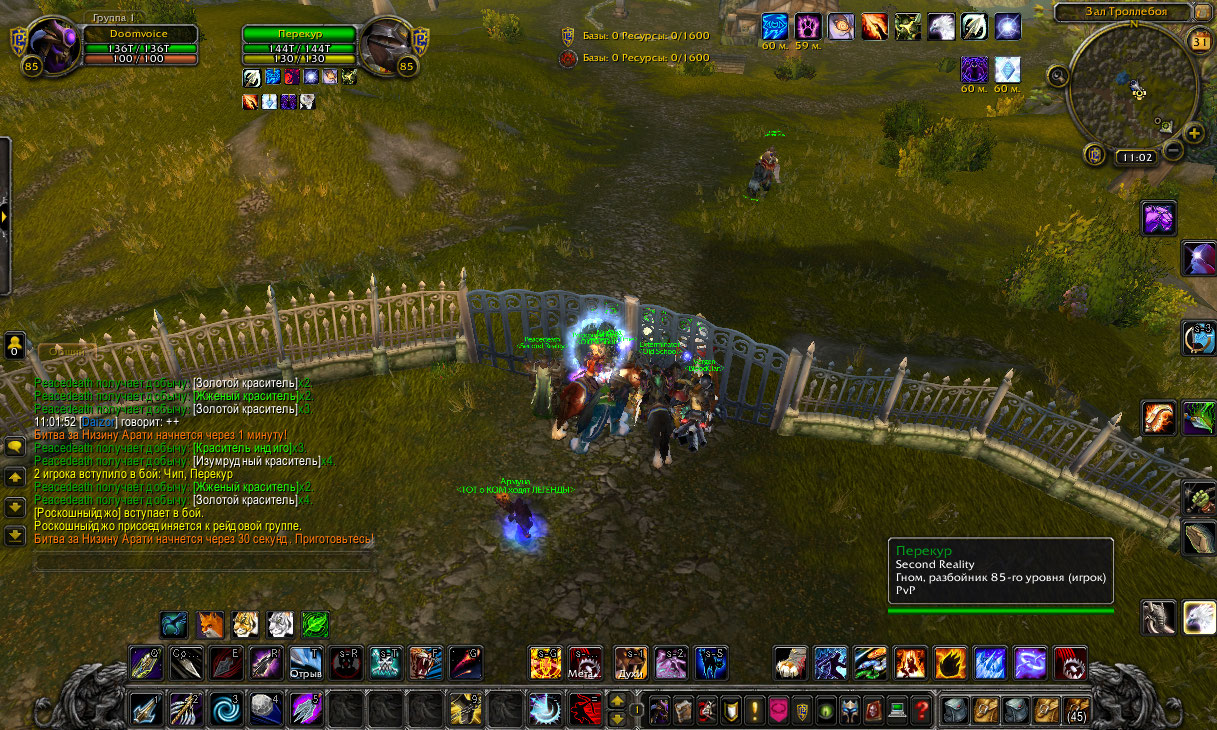Zoom out the minimap with minus button
Screen dimensions: 1217x730
click(1173, 151)
